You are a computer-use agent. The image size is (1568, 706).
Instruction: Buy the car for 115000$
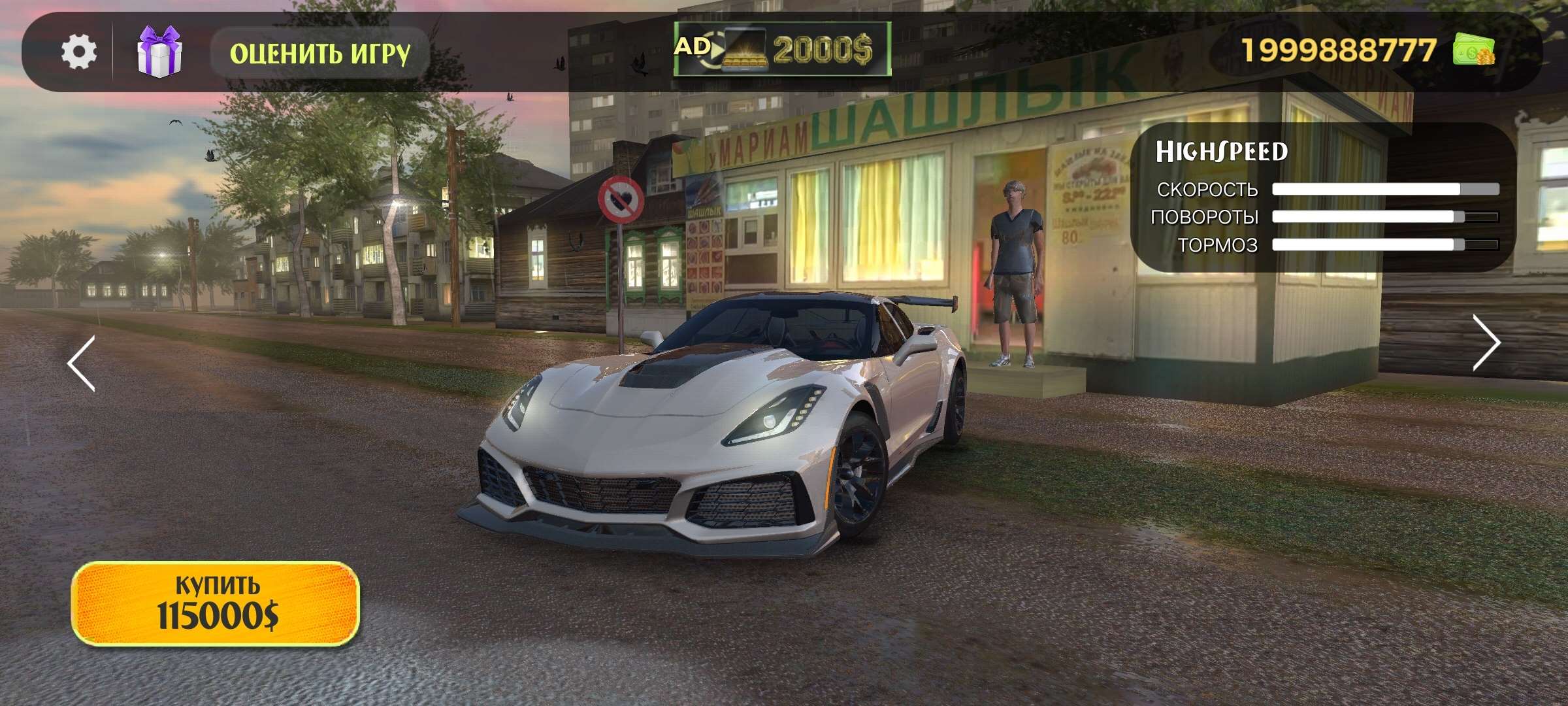[x=216, y=603]
